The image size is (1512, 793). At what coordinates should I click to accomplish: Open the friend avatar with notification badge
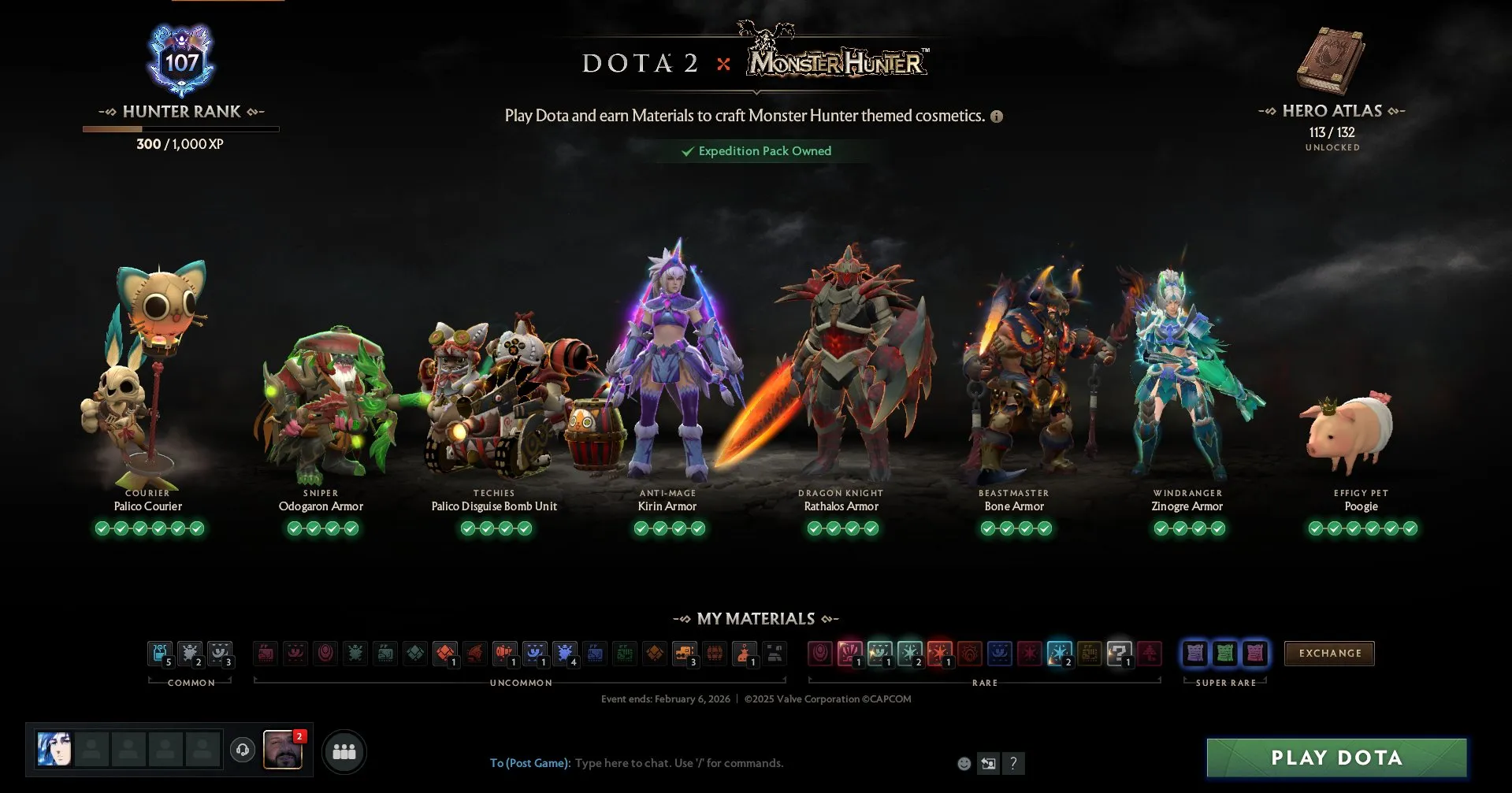282,750
